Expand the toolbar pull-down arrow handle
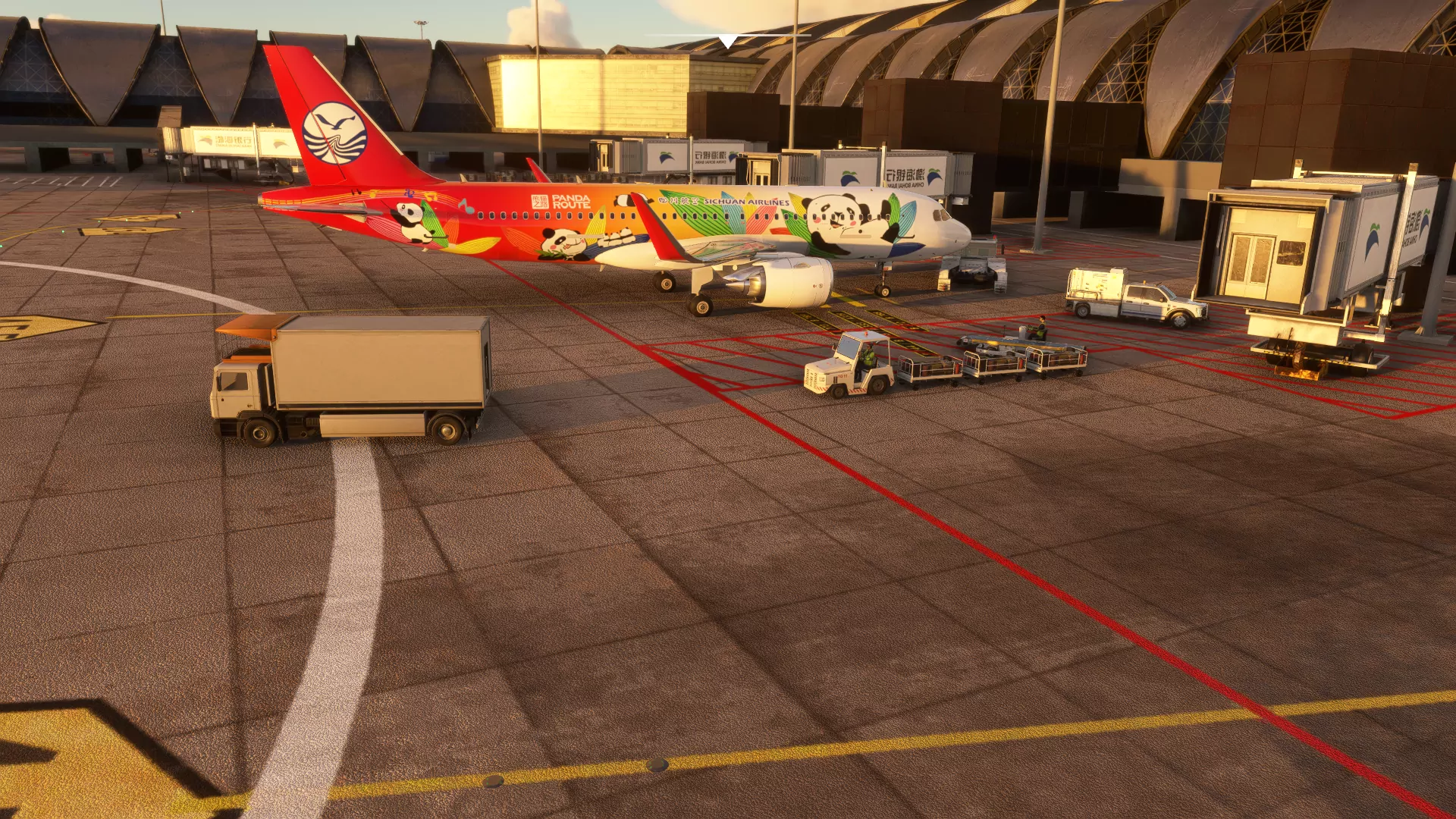 (x=727, y=41)
